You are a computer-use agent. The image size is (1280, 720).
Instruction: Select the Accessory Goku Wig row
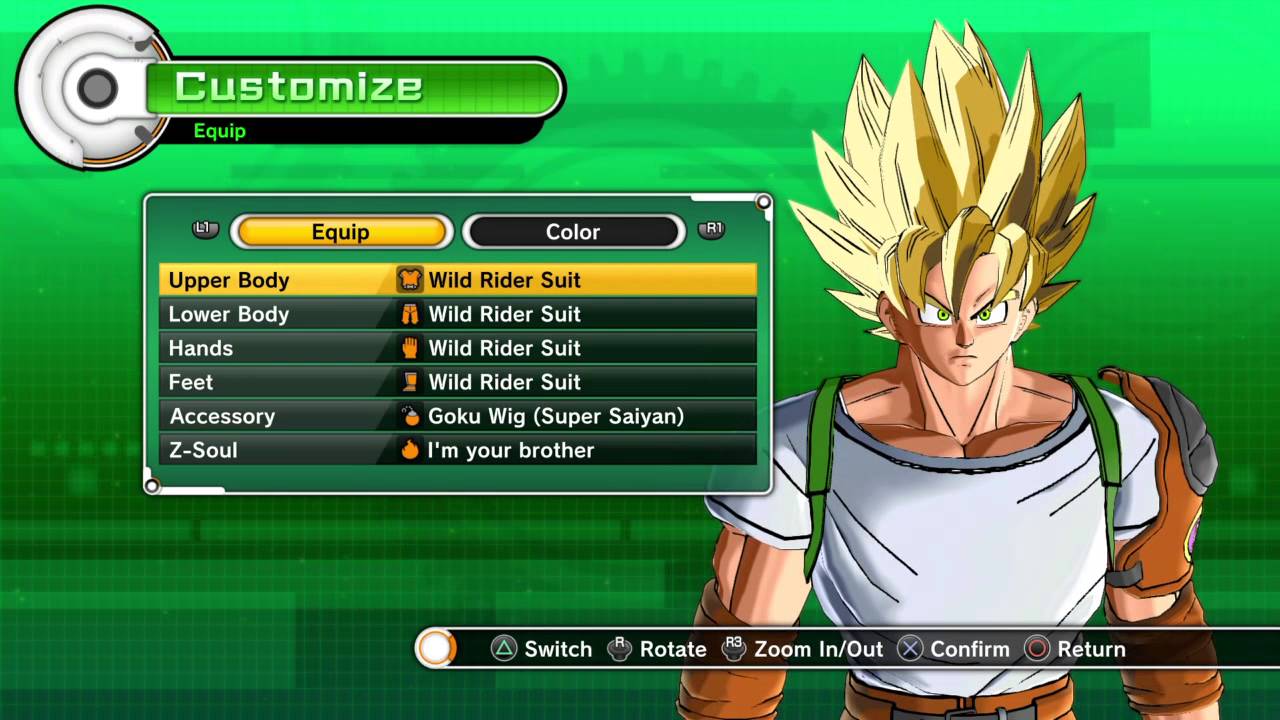457,416
